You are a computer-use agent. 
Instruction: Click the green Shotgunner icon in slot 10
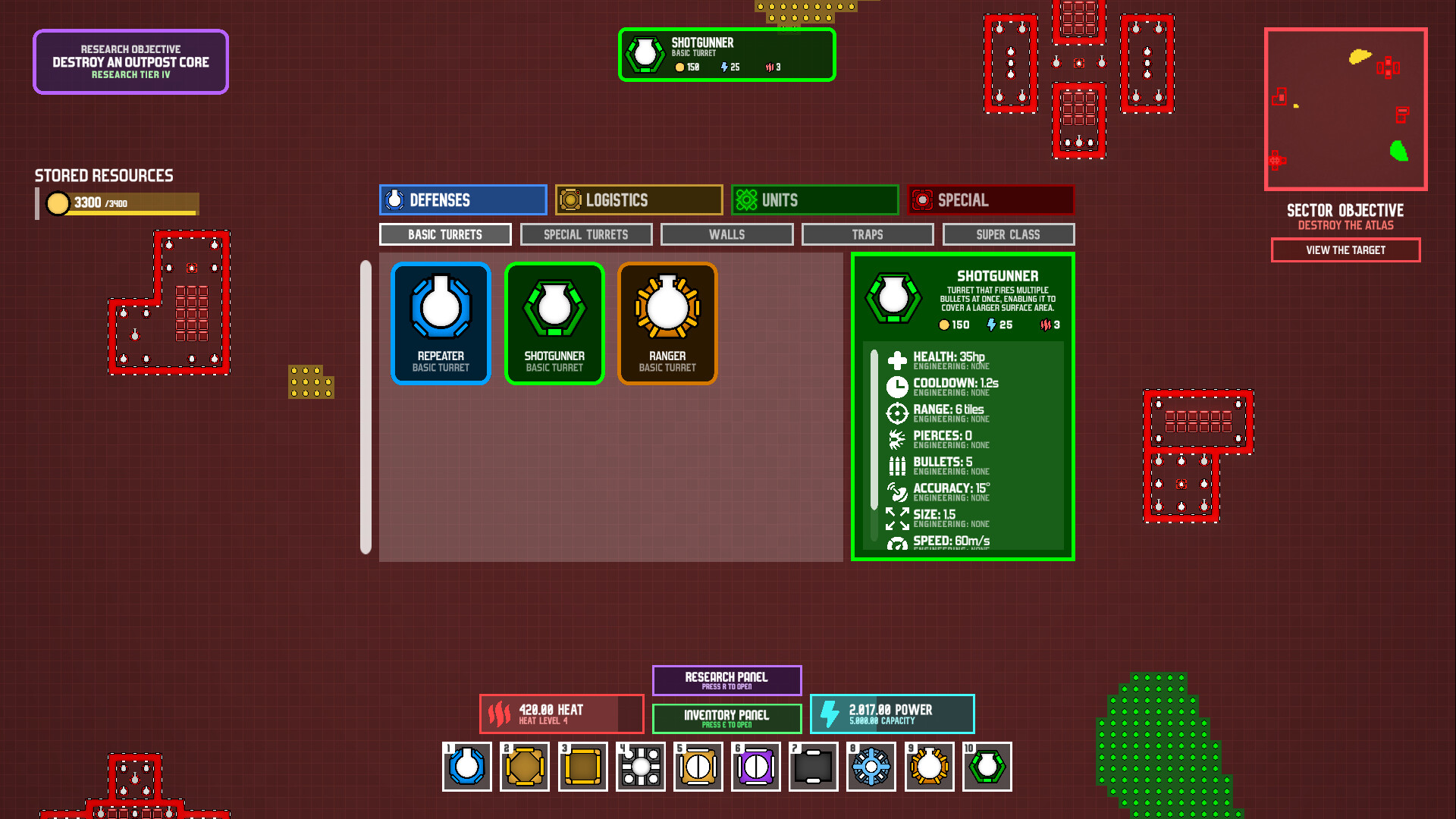coord(987,767)
